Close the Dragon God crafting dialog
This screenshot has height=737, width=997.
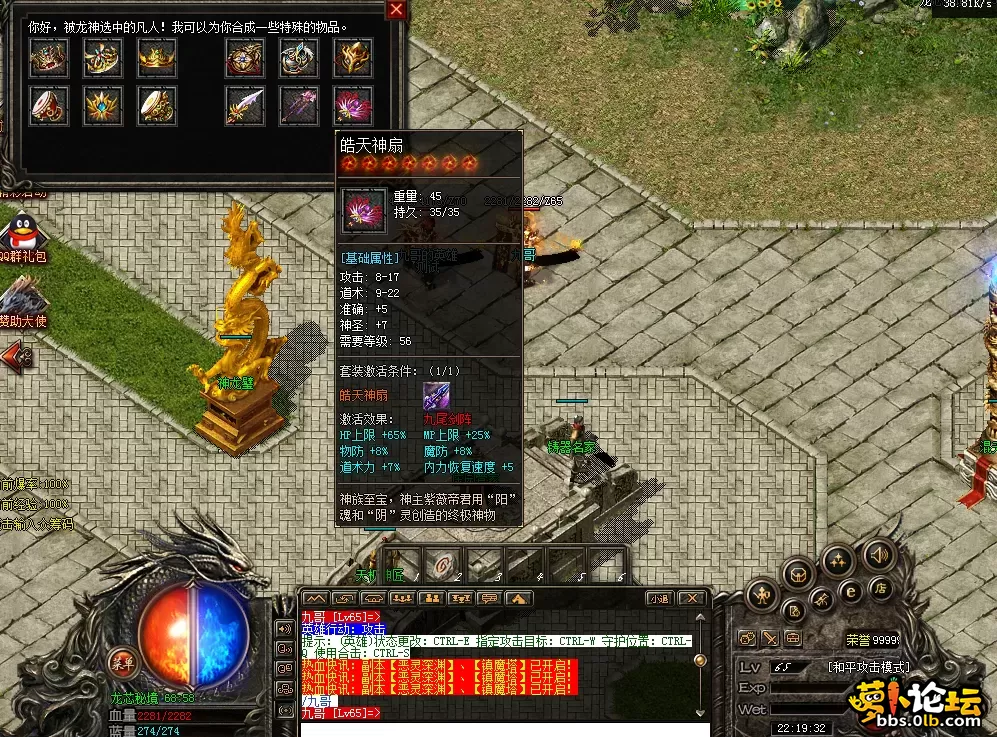(x=397, y=10)
